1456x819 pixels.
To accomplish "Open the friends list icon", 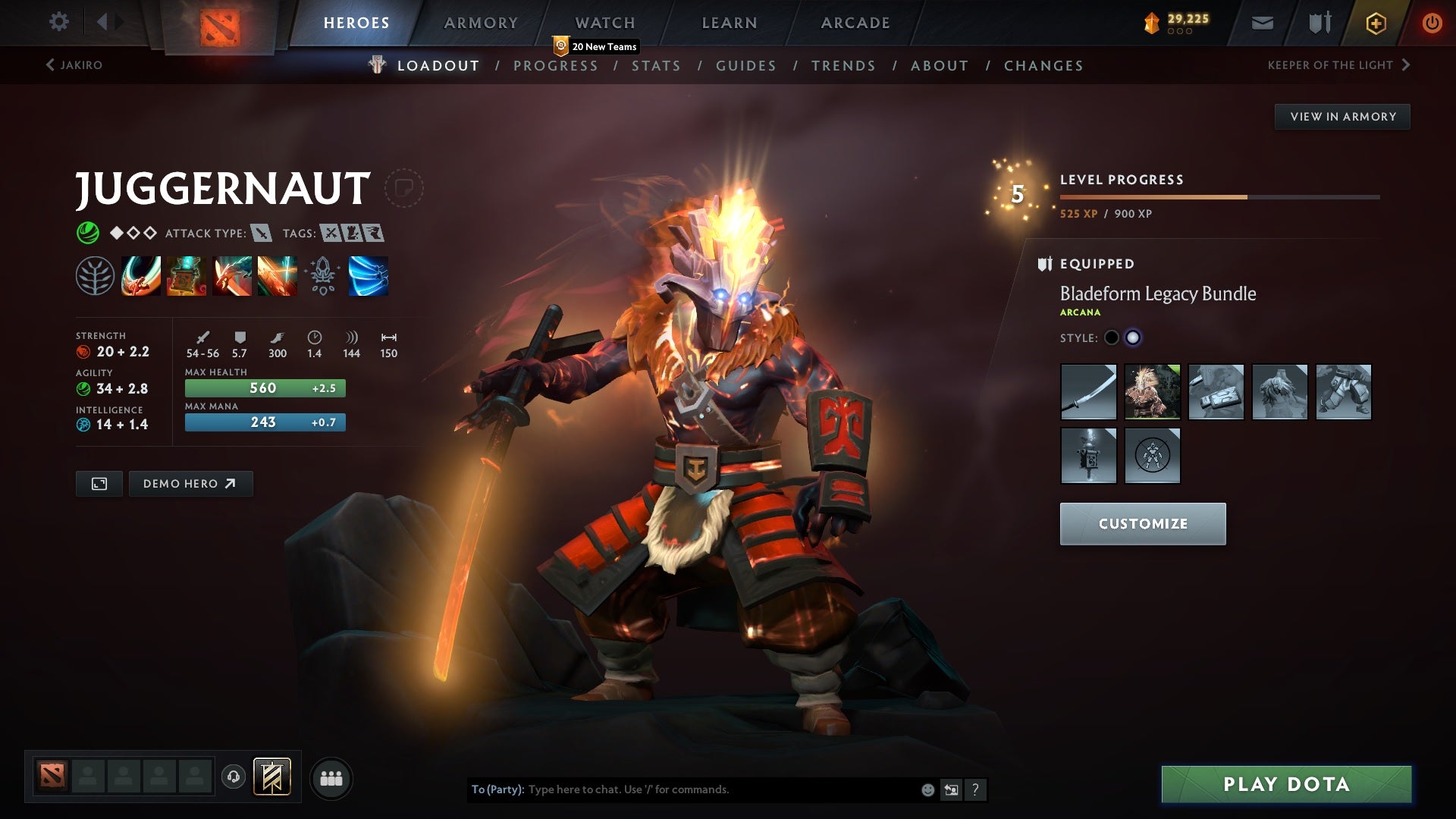I will 331,777.
